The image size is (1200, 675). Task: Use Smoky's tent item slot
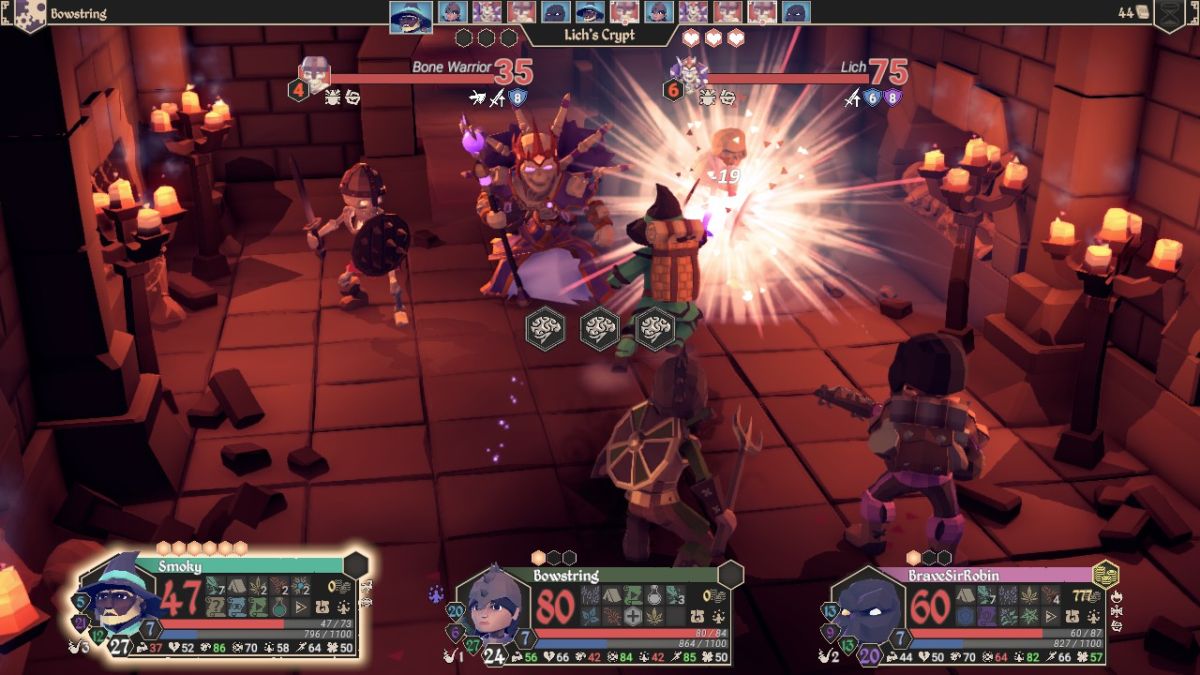tap(235, 587)
